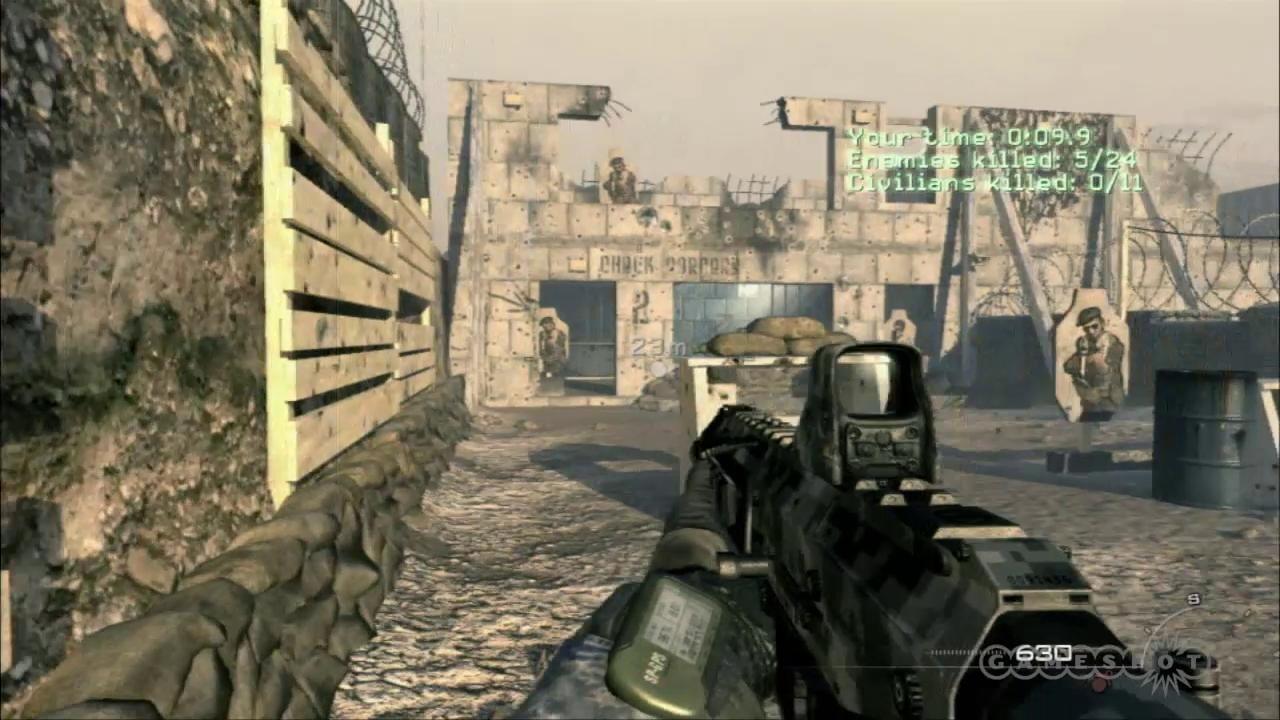The height and width of the screenshot is (720, 1280).
Task: Click the soldier target atop the wall
Action: pyautogui.click(x=620, y=180)
